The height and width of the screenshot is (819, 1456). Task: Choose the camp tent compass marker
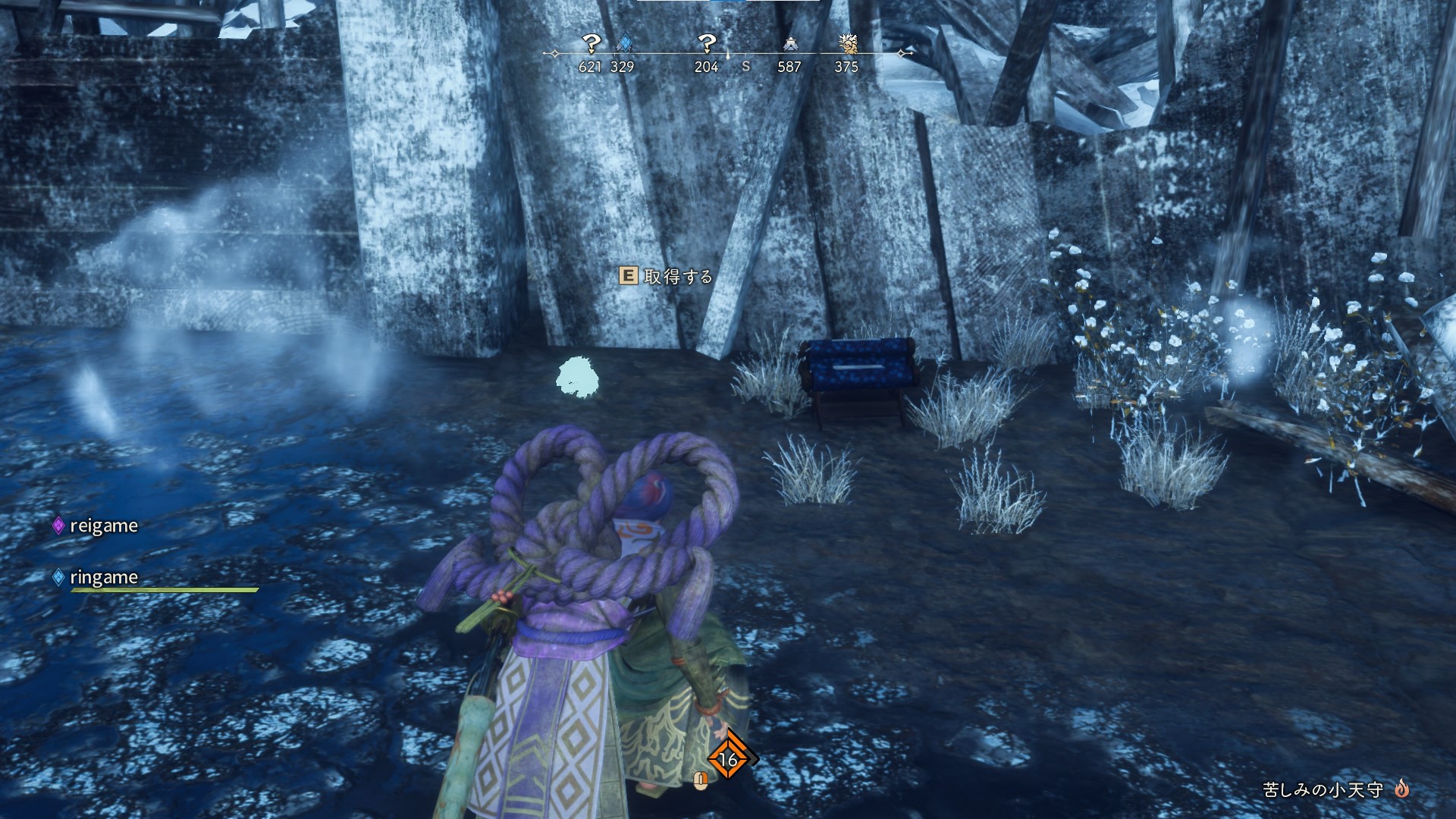coord(790,44)
